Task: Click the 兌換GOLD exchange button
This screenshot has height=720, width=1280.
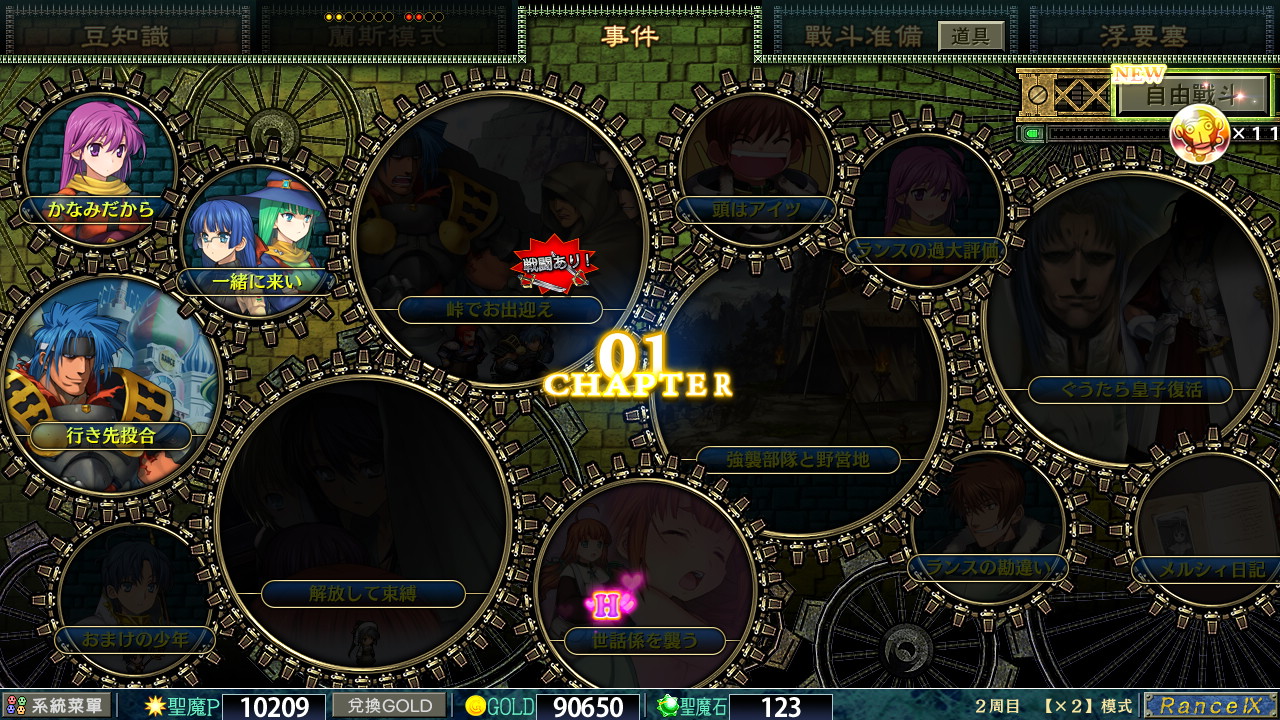Action: 390,706
